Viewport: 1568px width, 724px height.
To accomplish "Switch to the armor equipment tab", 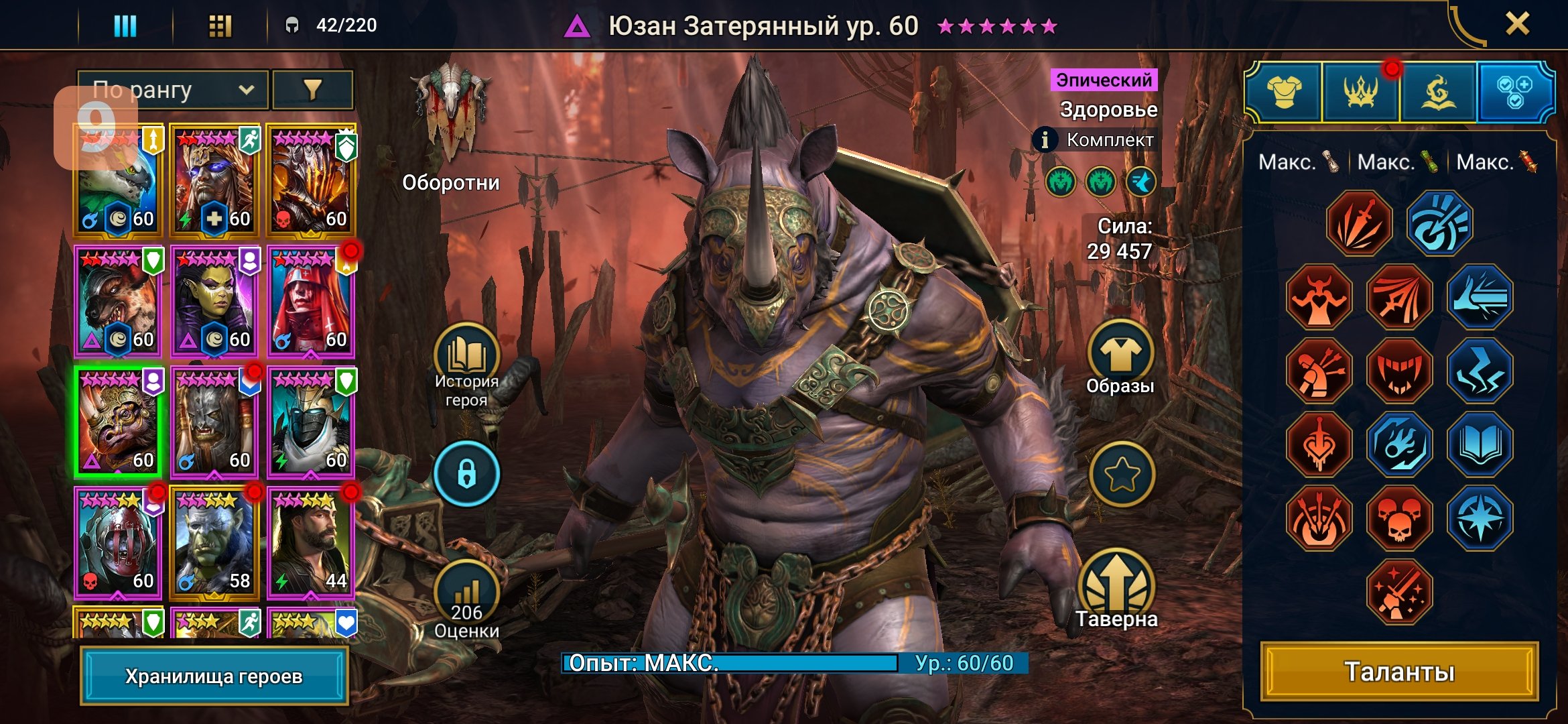I will tap(1284, 93).
